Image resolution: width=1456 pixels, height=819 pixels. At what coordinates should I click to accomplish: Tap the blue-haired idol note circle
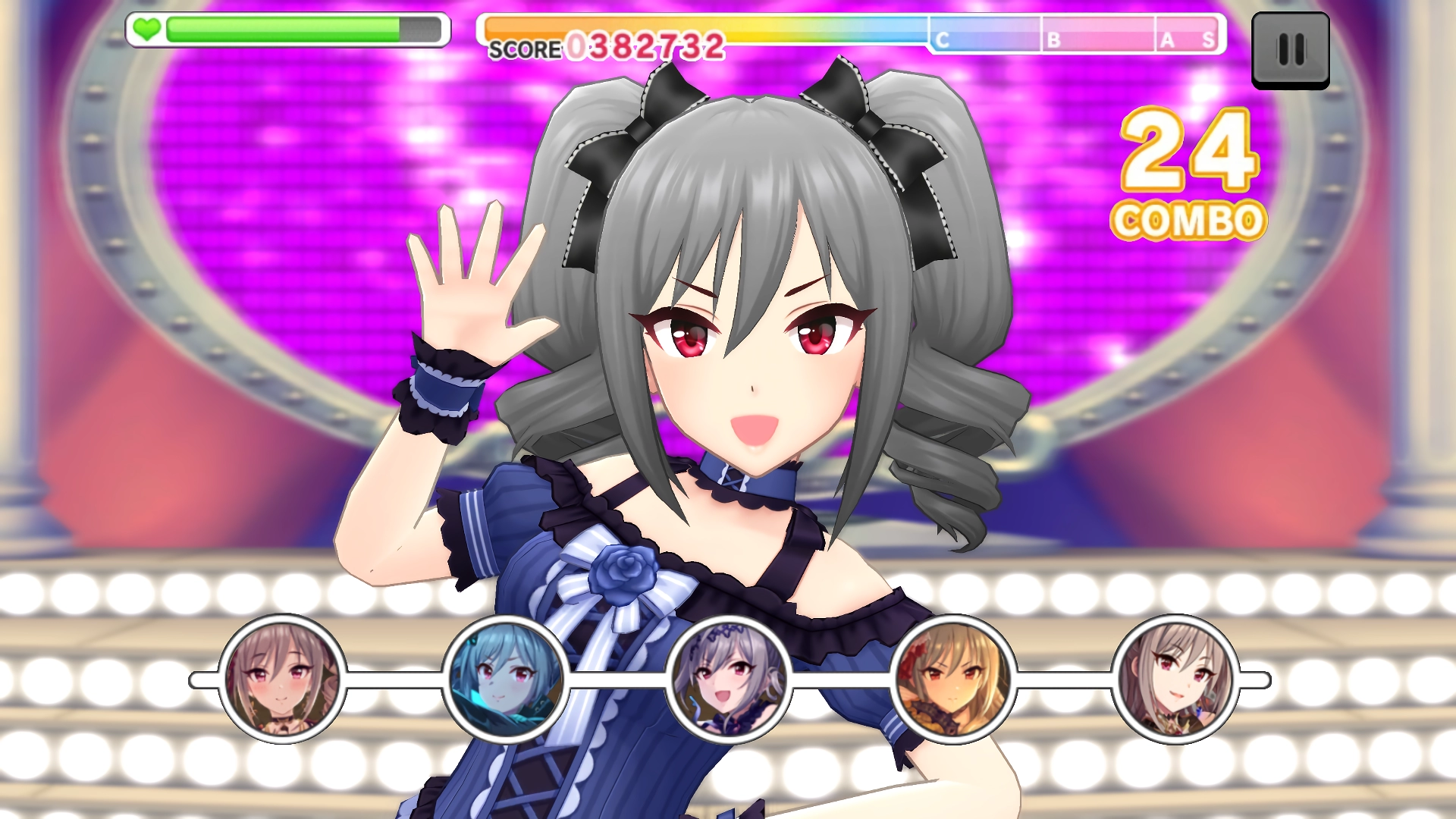[x=506, y=679]
